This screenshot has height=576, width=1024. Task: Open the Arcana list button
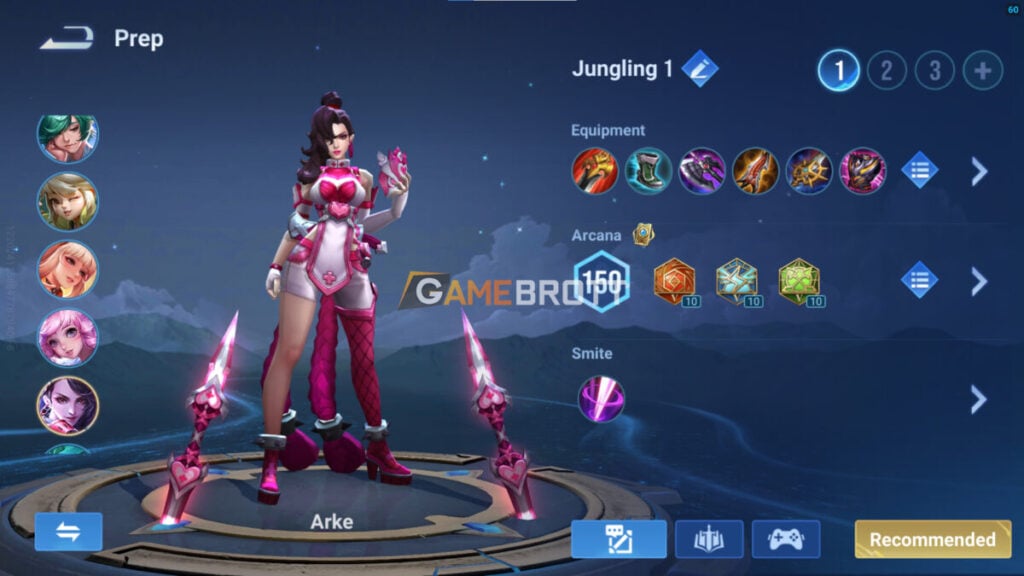point(919,280)
